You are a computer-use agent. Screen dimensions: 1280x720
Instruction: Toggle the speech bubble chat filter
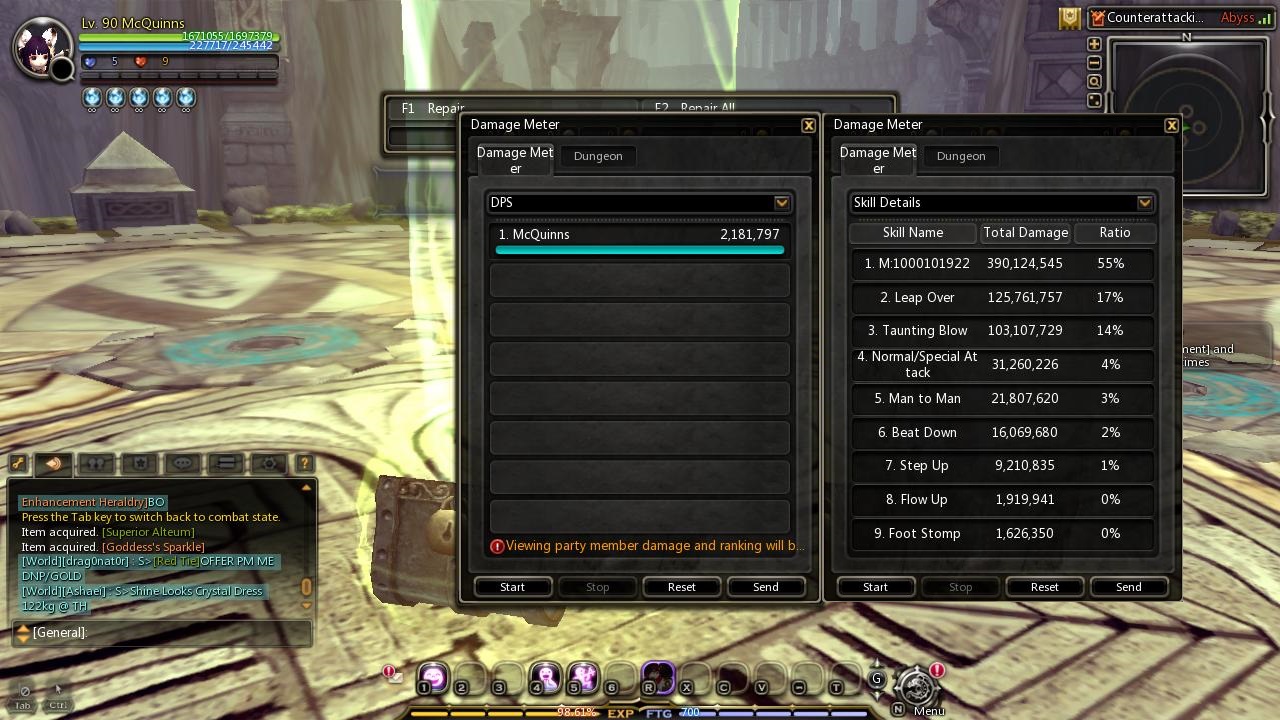pos(182,463)
